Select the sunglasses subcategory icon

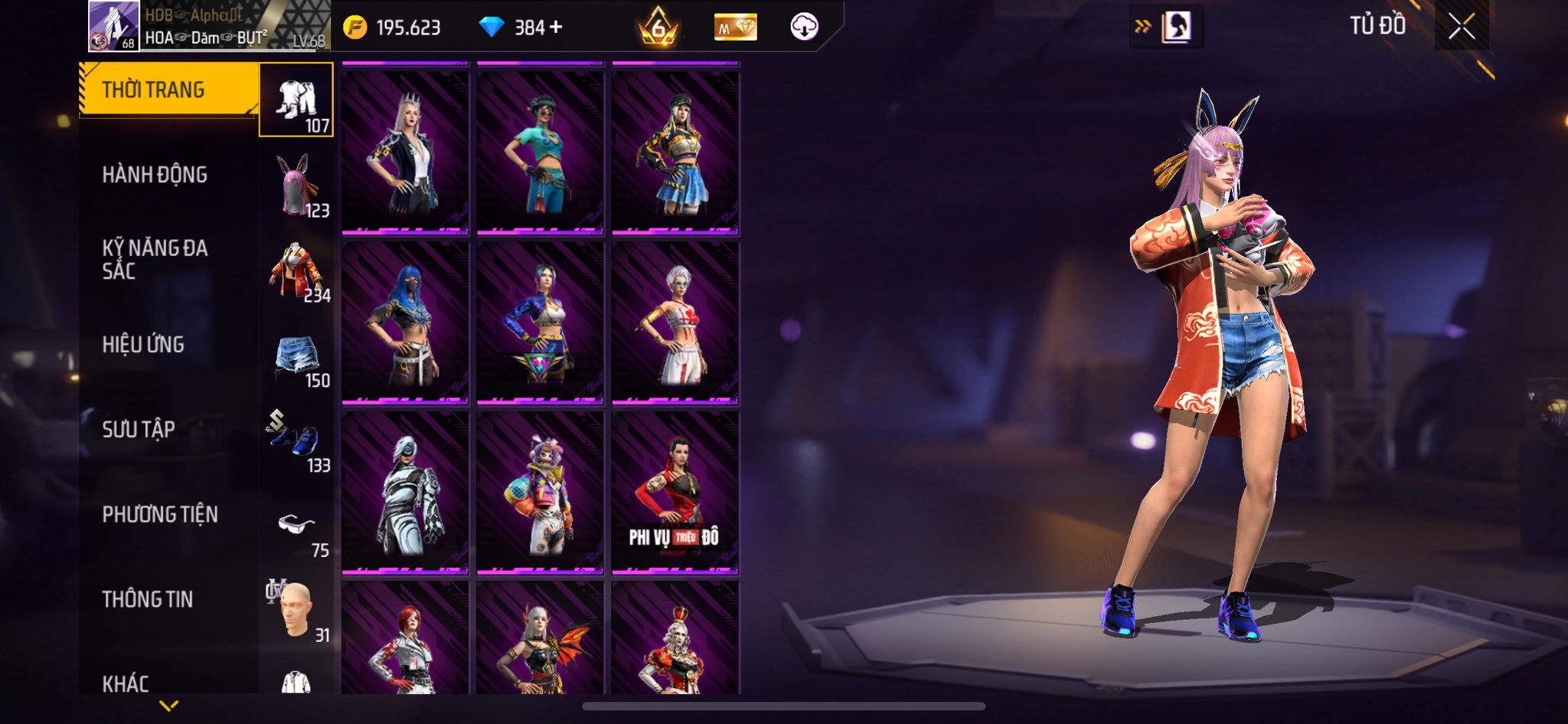click(296, 527)
